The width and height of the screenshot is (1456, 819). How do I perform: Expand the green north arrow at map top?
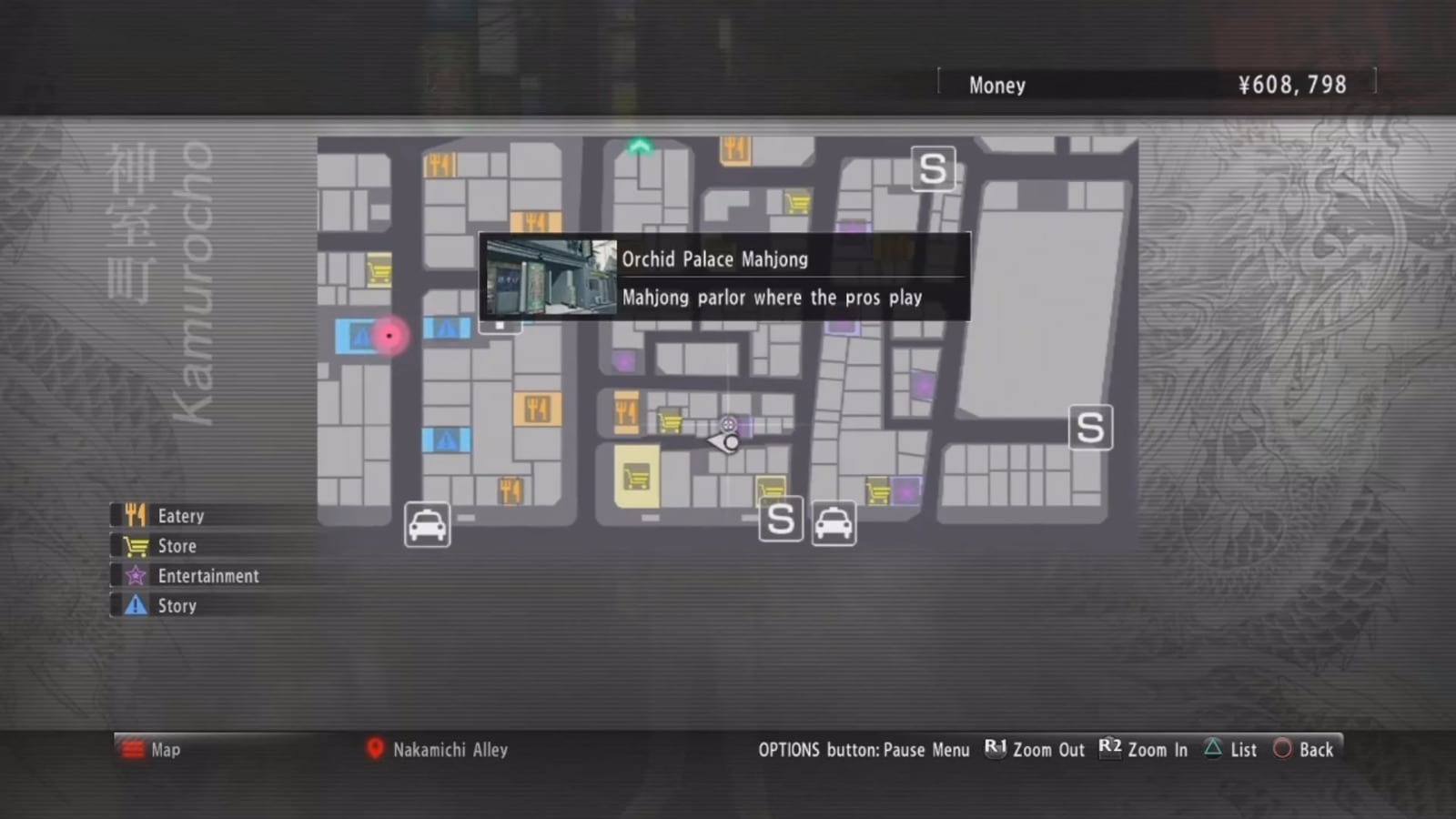(x=640, y=146)
